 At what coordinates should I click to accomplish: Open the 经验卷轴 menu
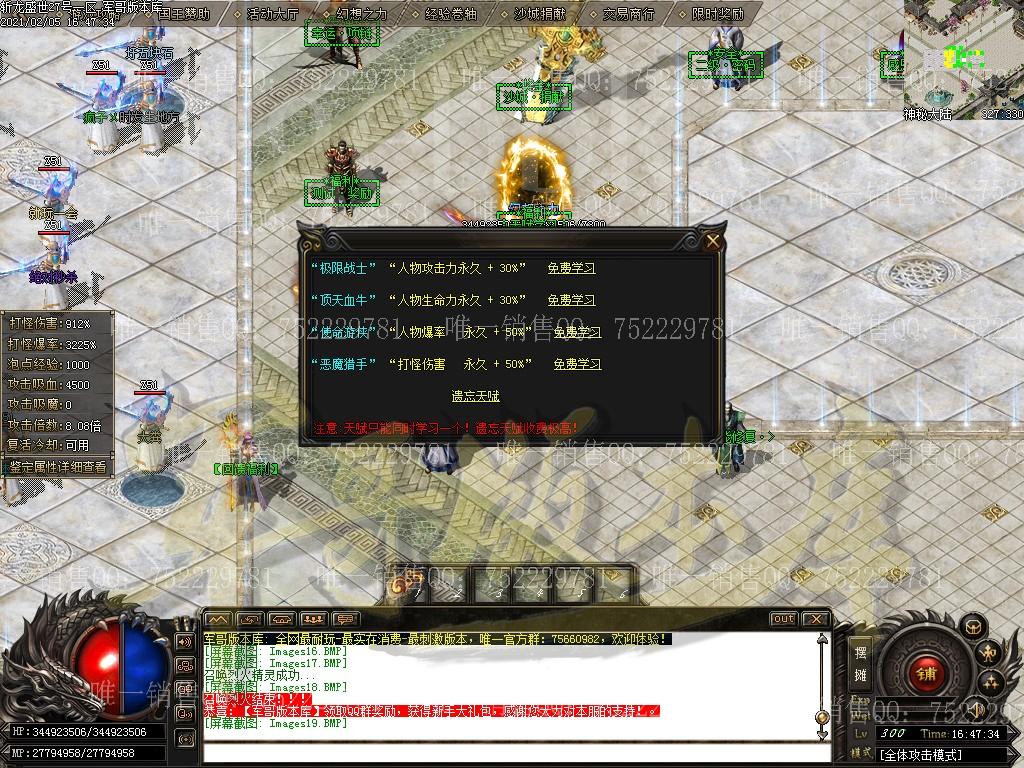click(450, 14)
